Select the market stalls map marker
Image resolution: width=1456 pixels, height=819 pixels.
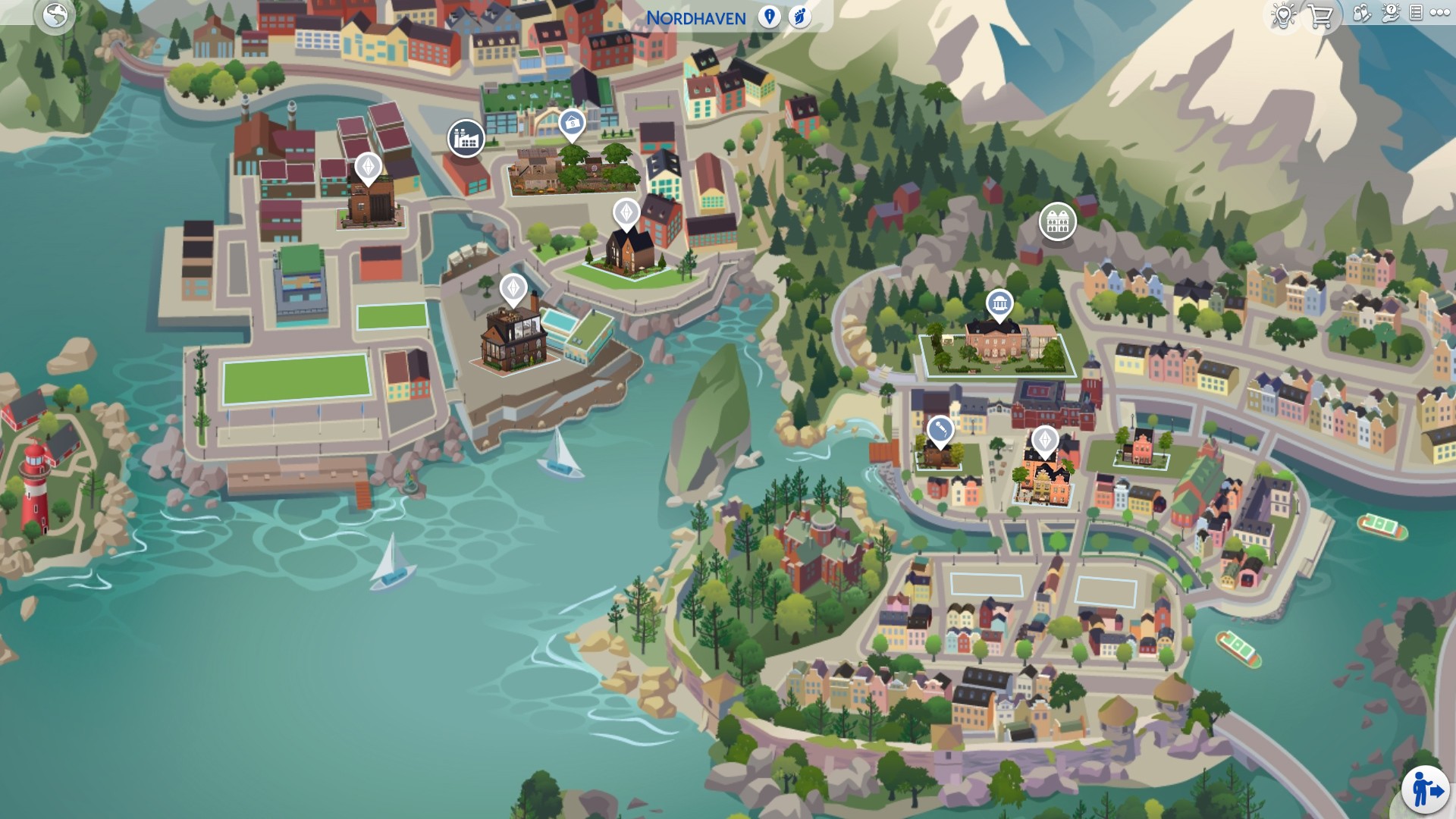[x=1057, y=221]
